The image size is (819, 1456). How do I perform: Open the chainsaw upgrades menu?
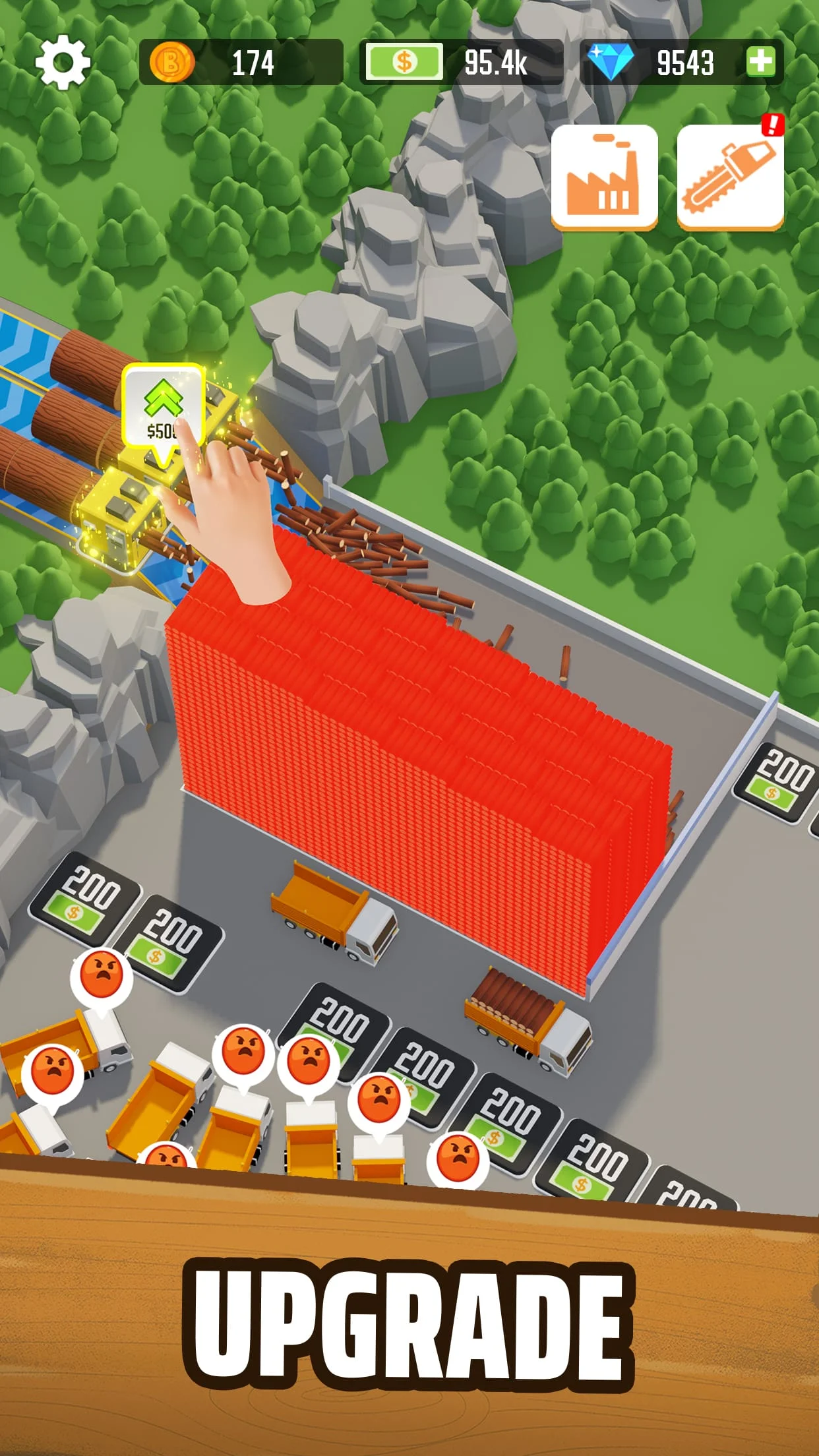click(730, 177)
